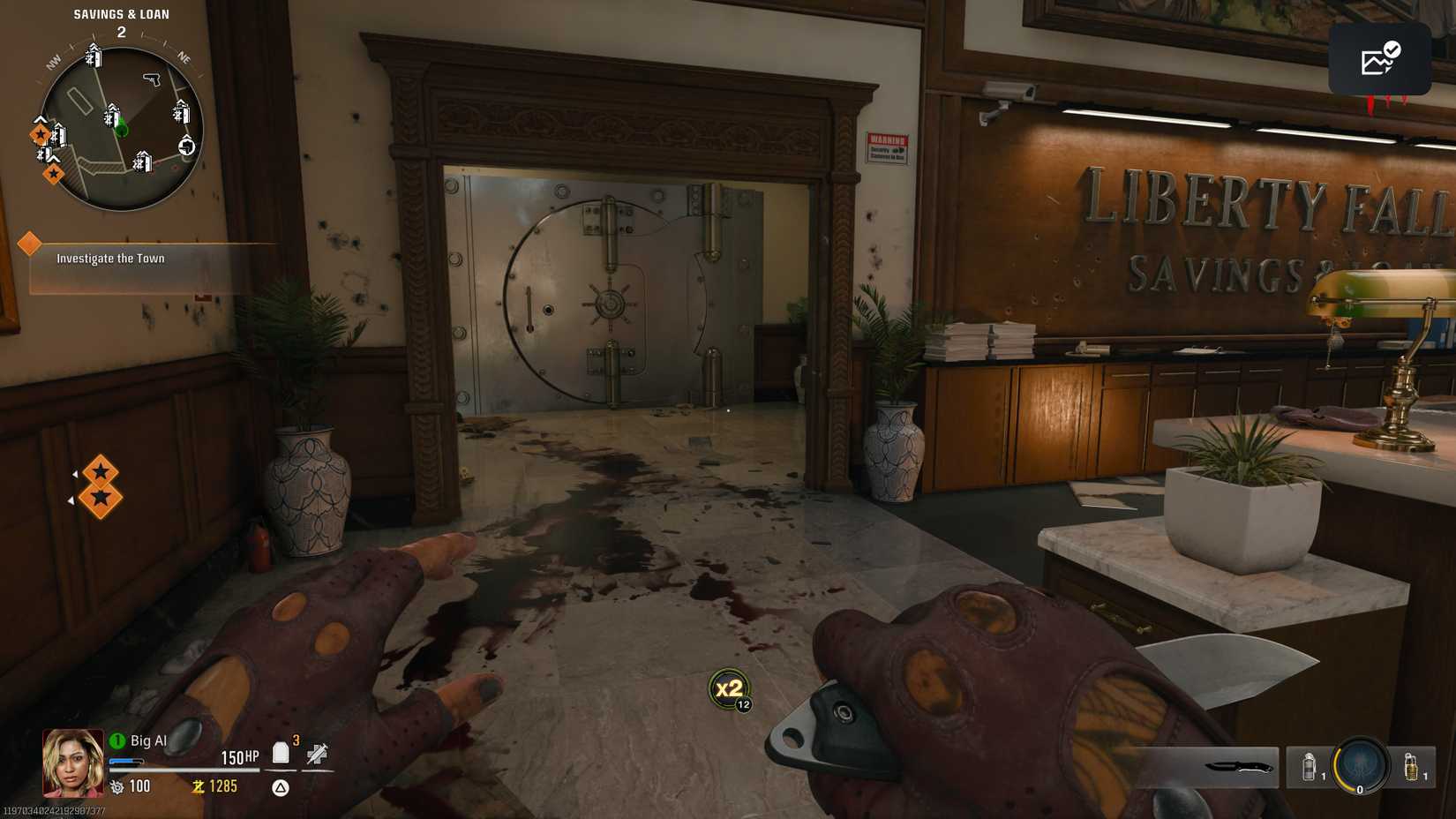This screenshot has width=1456, height=819.
Task: Click the exit arrow icon on the minimap
Action: click(x=187, y=147)
